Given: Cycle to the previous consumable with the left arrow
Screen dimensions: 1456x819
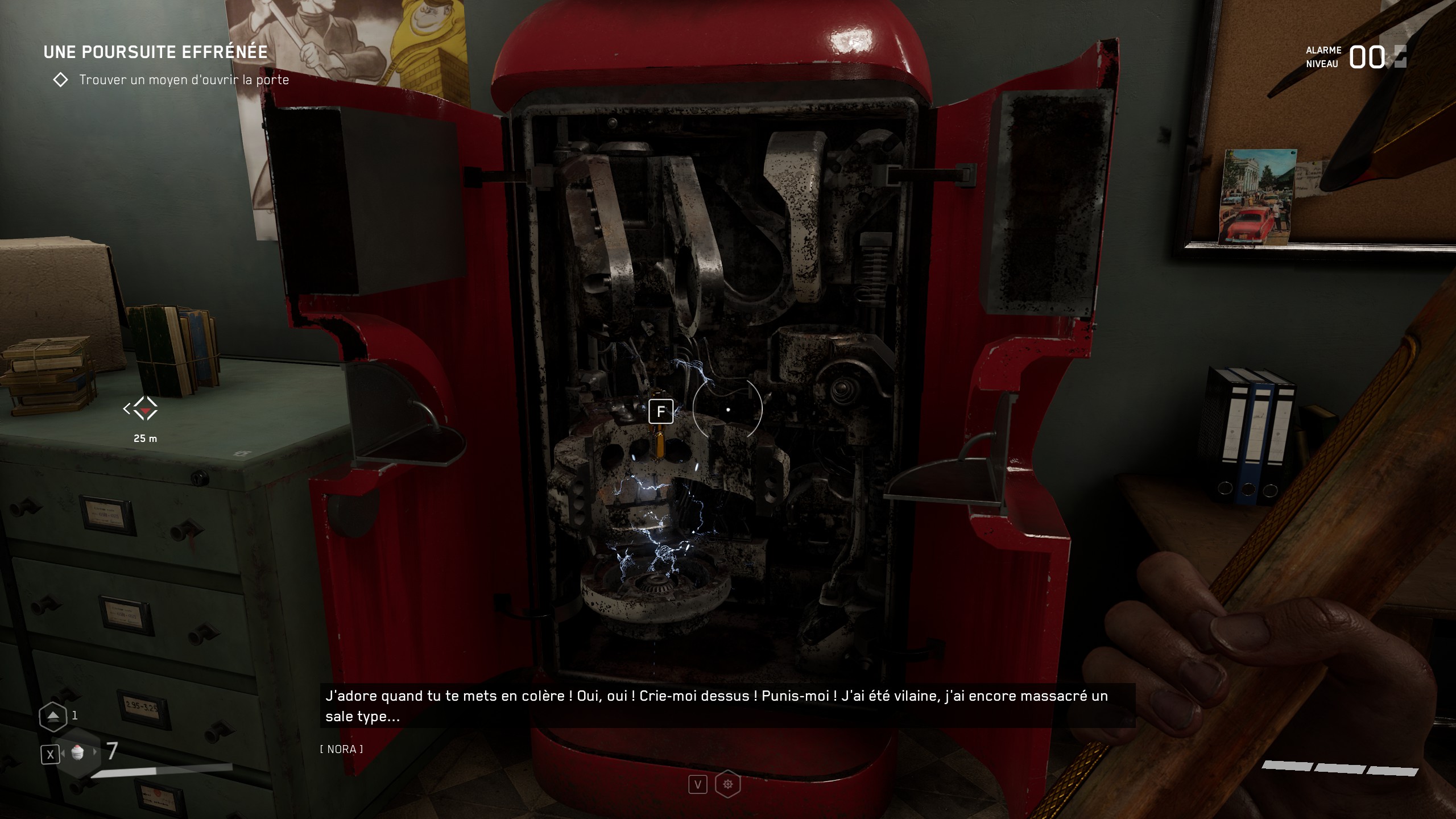Looking at the screenshot, I should coord(63,754).
